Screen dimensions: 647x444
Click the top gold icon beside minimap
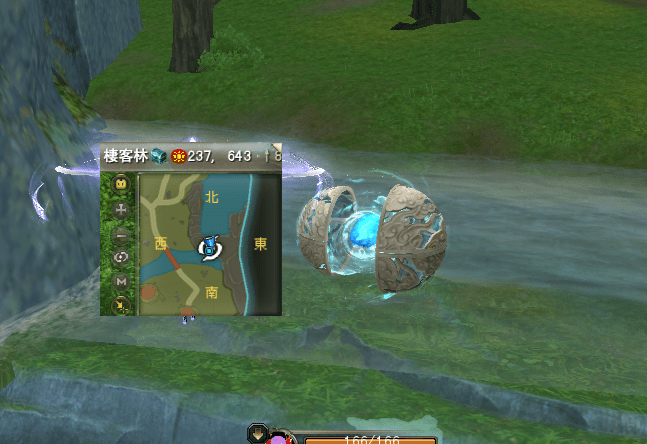[122, 184]
